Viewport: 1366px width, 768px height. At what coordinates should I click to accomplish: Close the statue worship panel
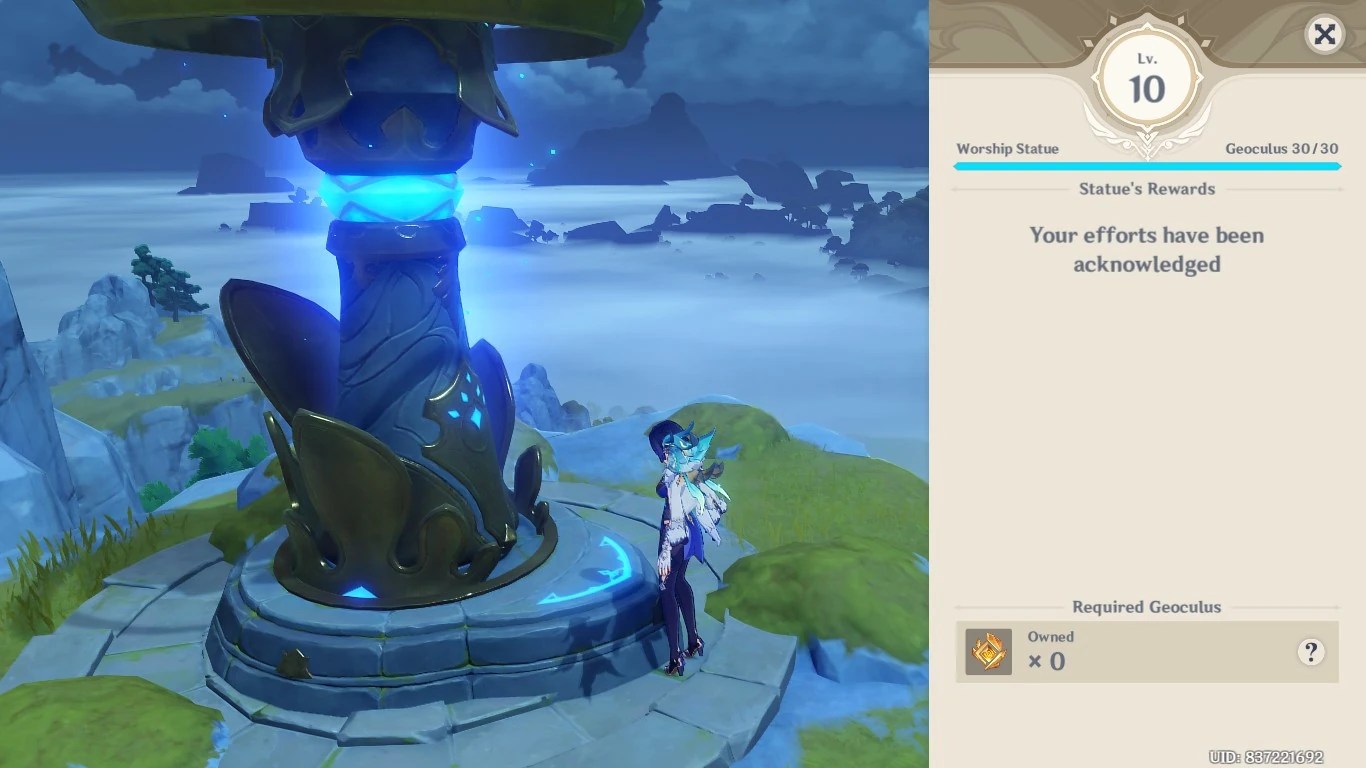(x=1324, y=35)
